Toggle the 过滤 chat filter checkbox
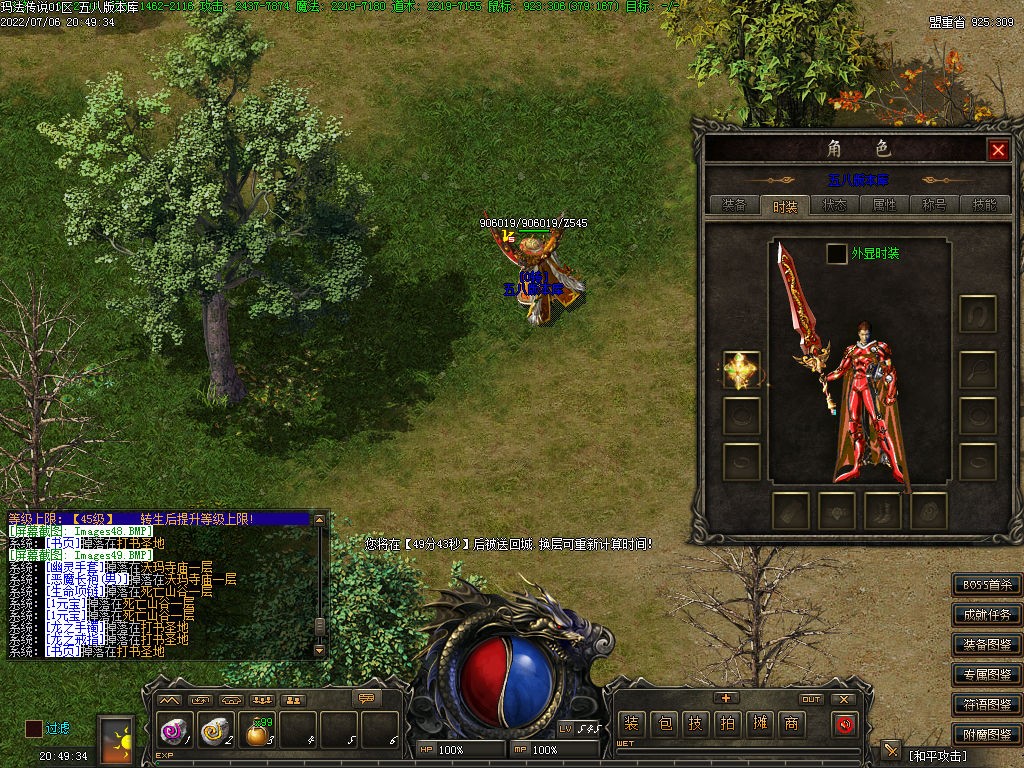The height and width of the screenshot is (768, 1024). tap(34, 729)
